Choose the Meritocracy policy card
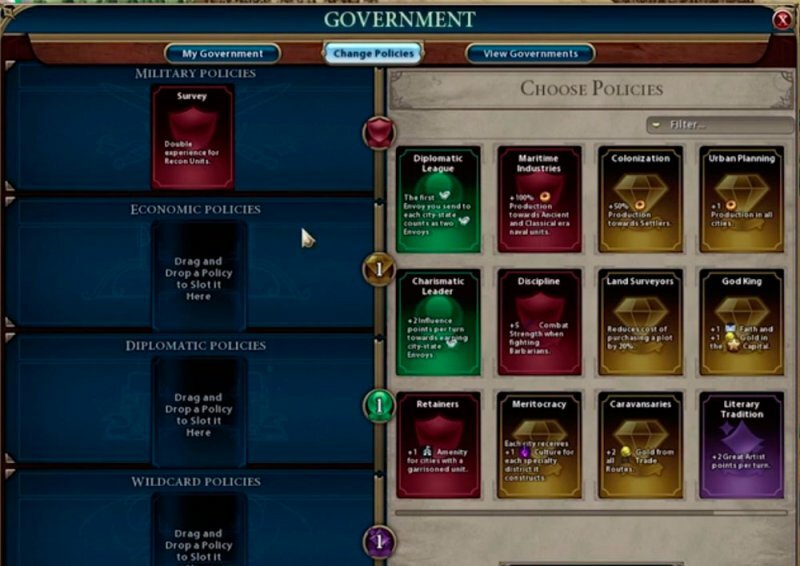Image resolution: width=800 pixels, height=566 pixels. coord(539,445)
